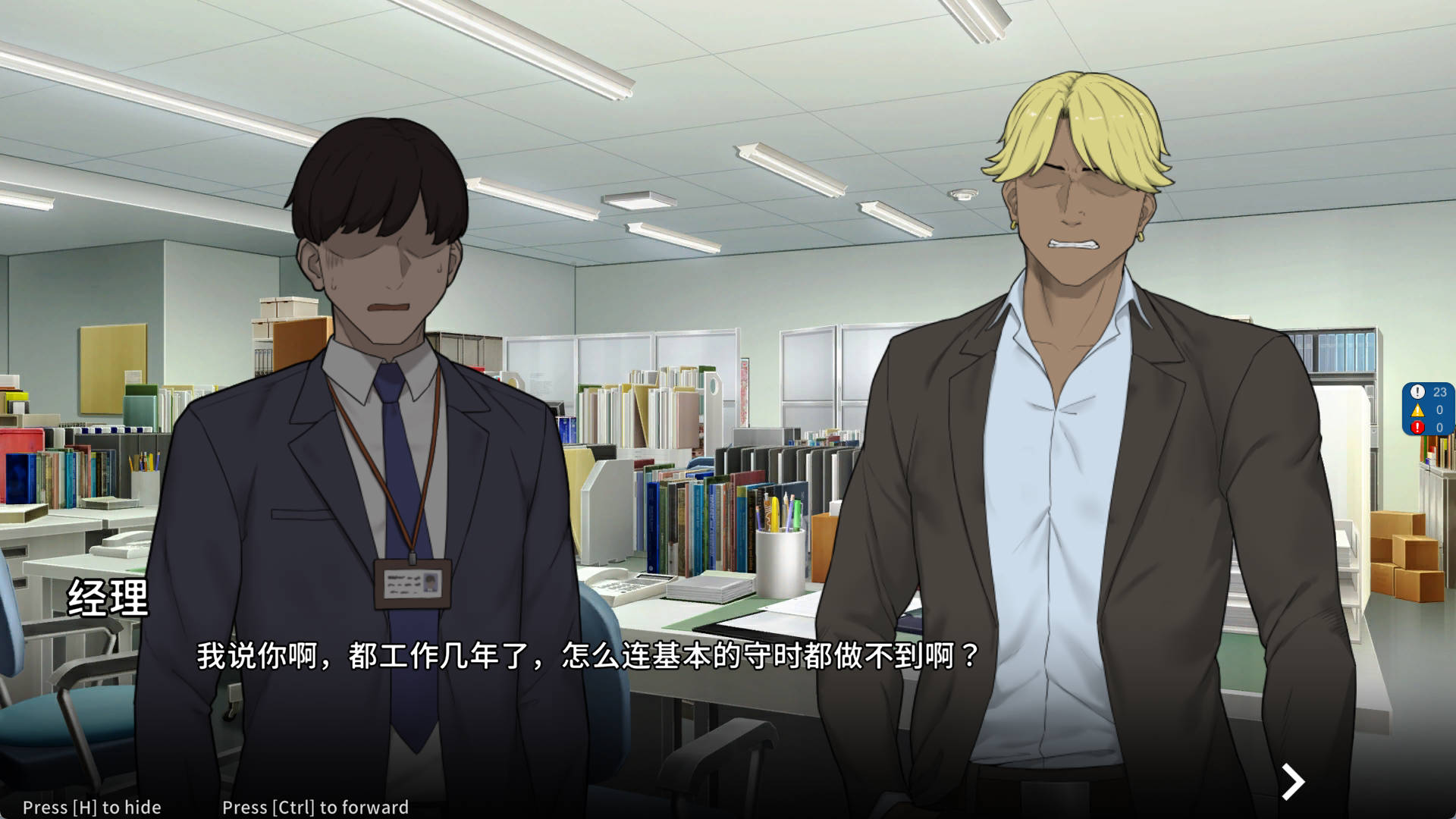
Task: Open the blue notification badge panel
Action: point(1428,409)
